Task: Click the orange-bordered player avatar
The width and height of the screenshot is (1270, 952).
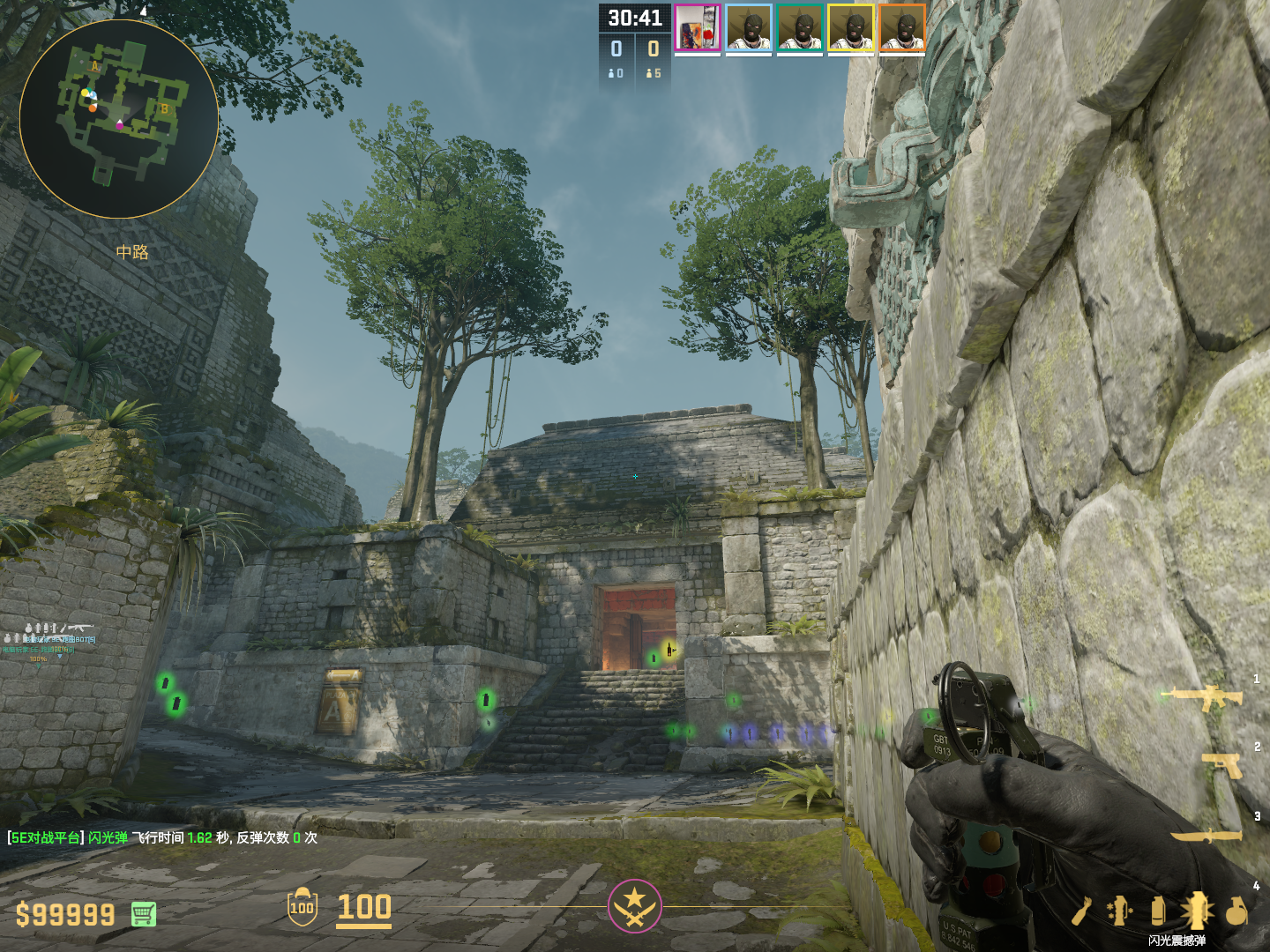Action: pyautogui.click(x=902, y=27)
